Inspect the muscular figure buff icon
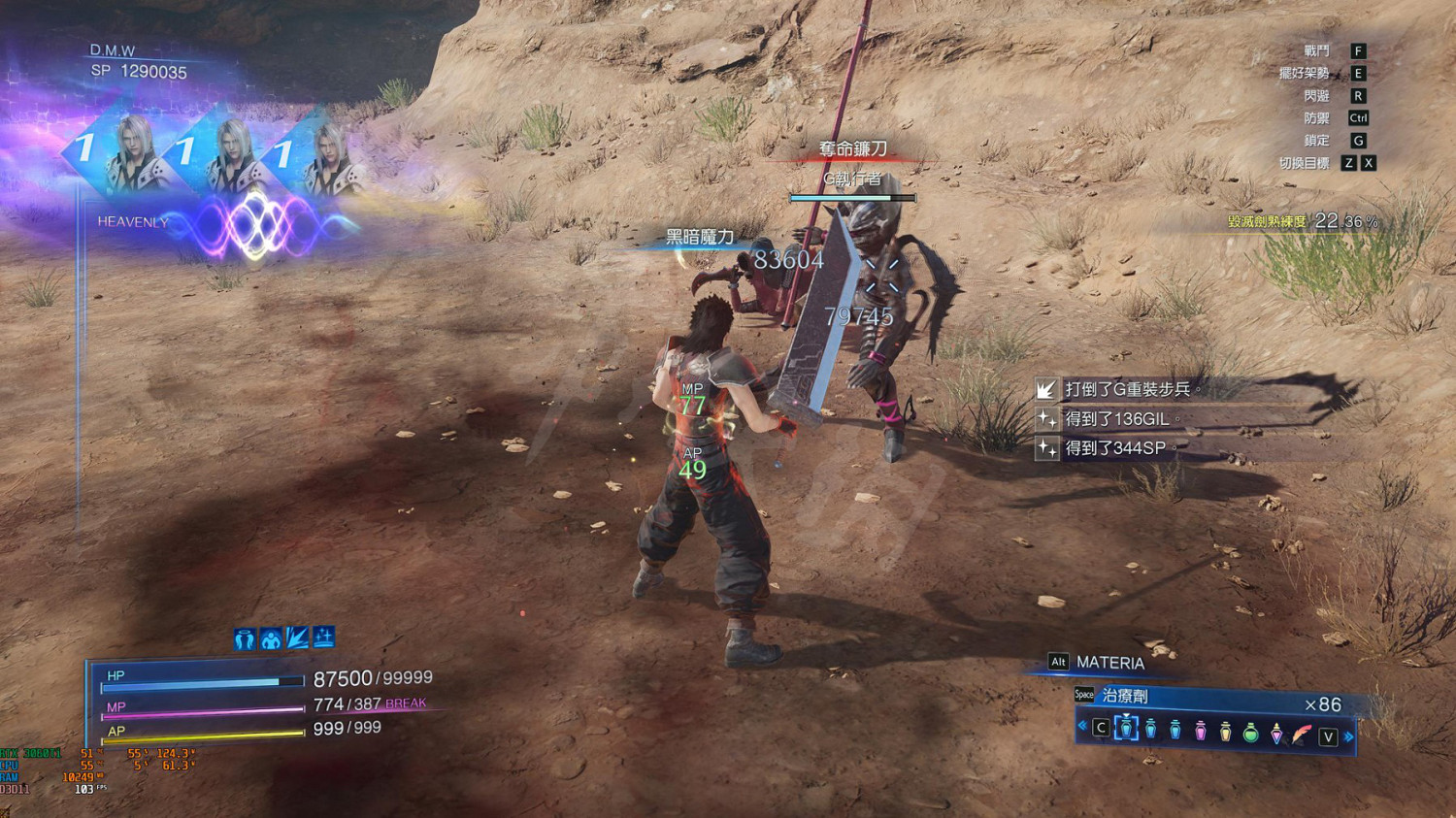The image size is (1456, 818). pos(271,638)
